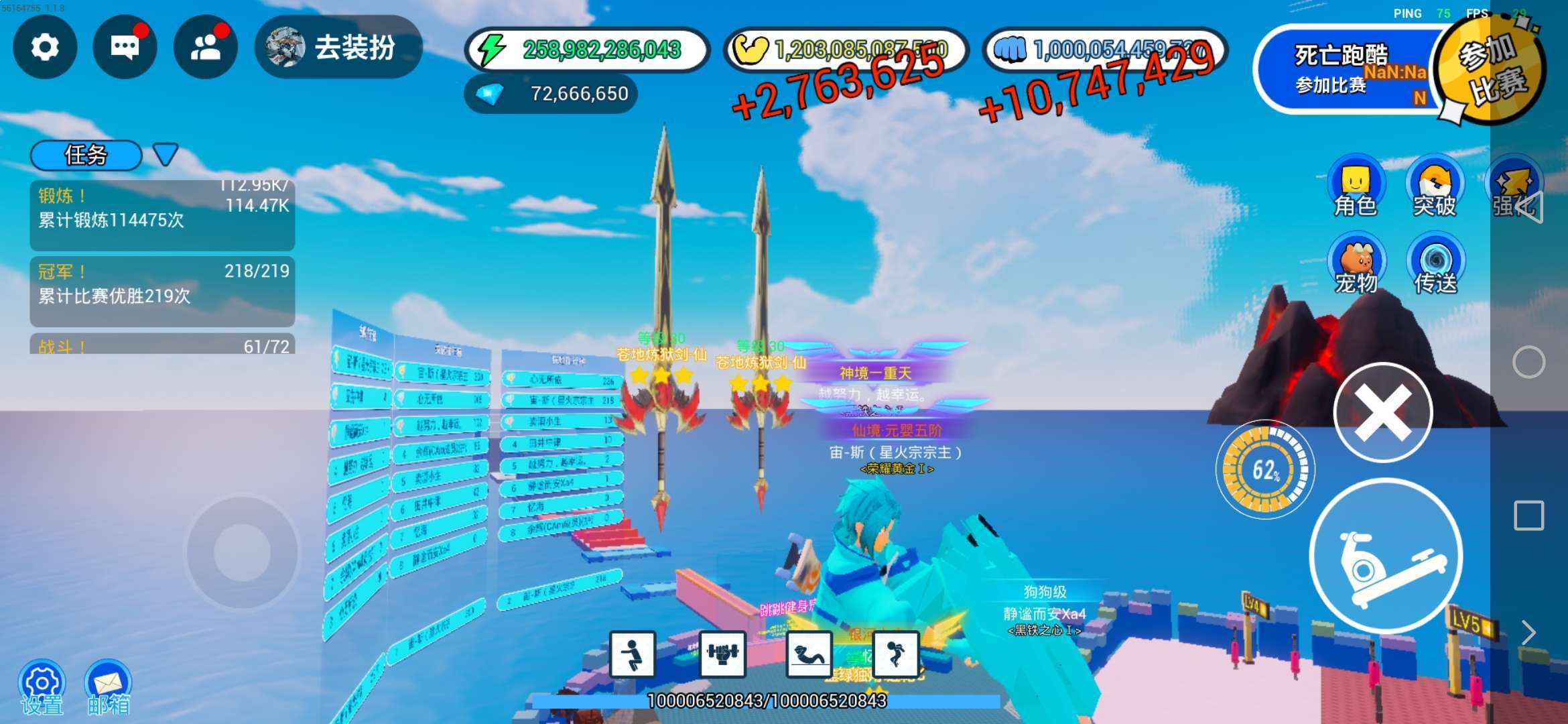Open the chat messages button
1568x724 pixels.
(125, 48)
